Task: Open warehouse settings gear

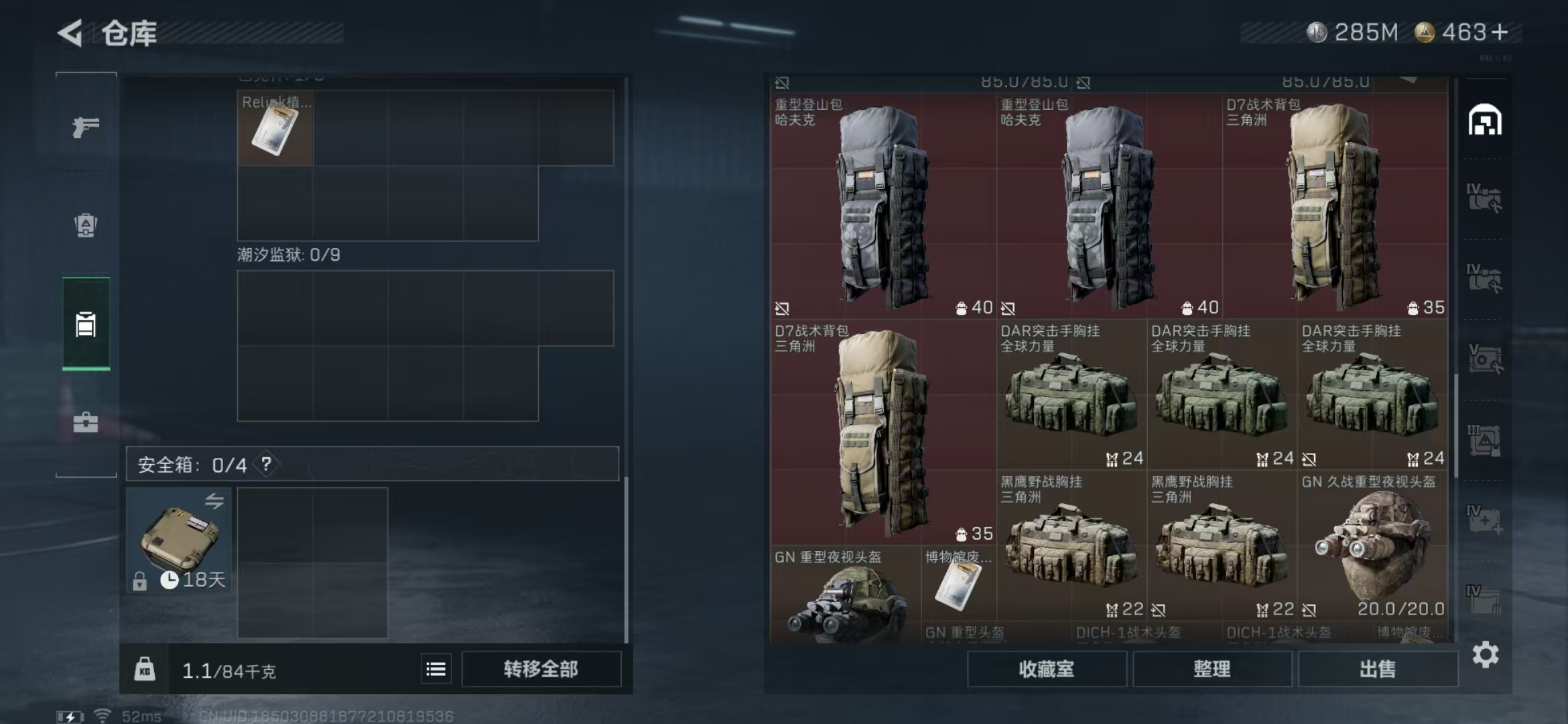Action: tap(1485, 655)
